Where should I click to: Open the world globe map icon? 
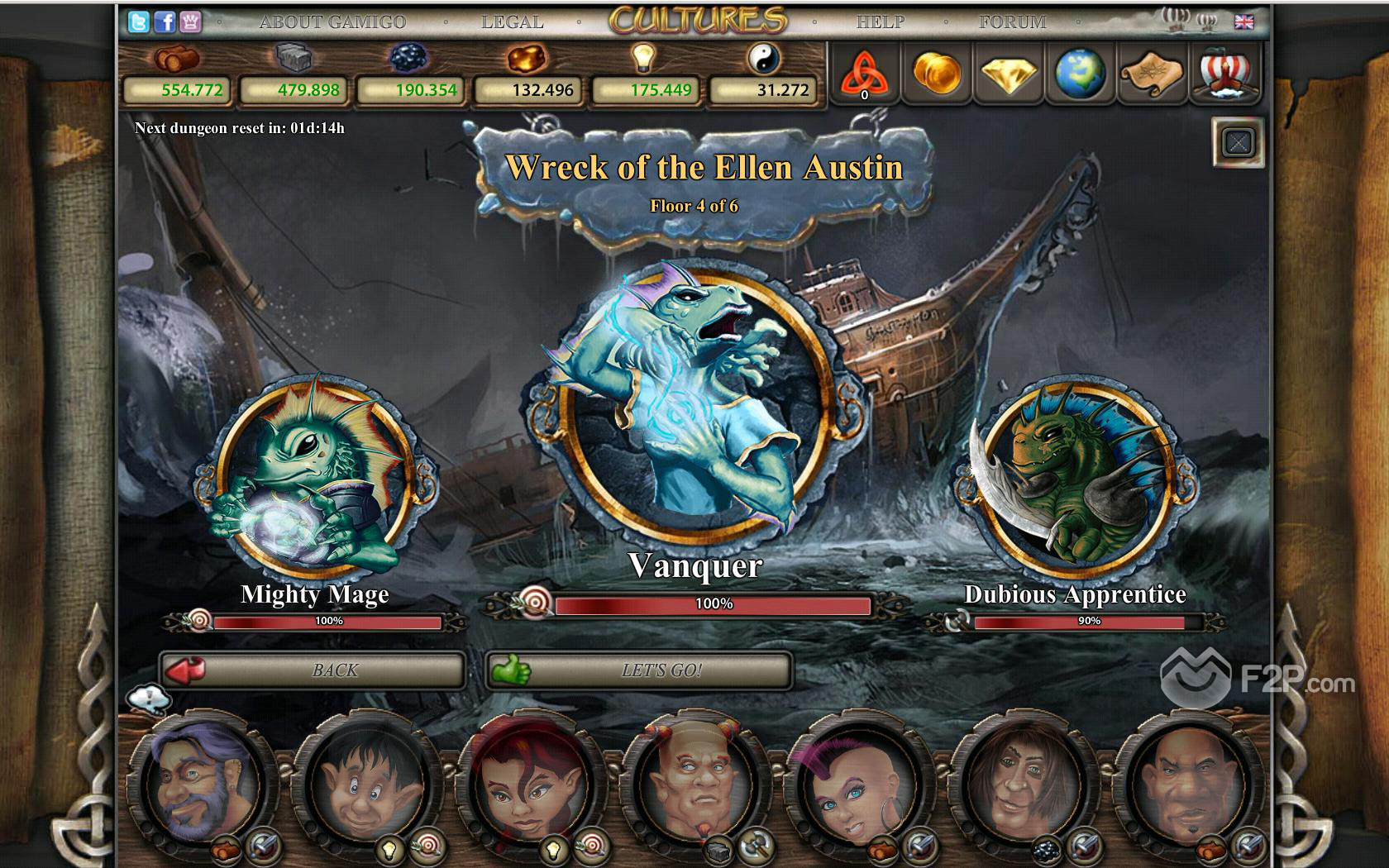(1081, 74)
